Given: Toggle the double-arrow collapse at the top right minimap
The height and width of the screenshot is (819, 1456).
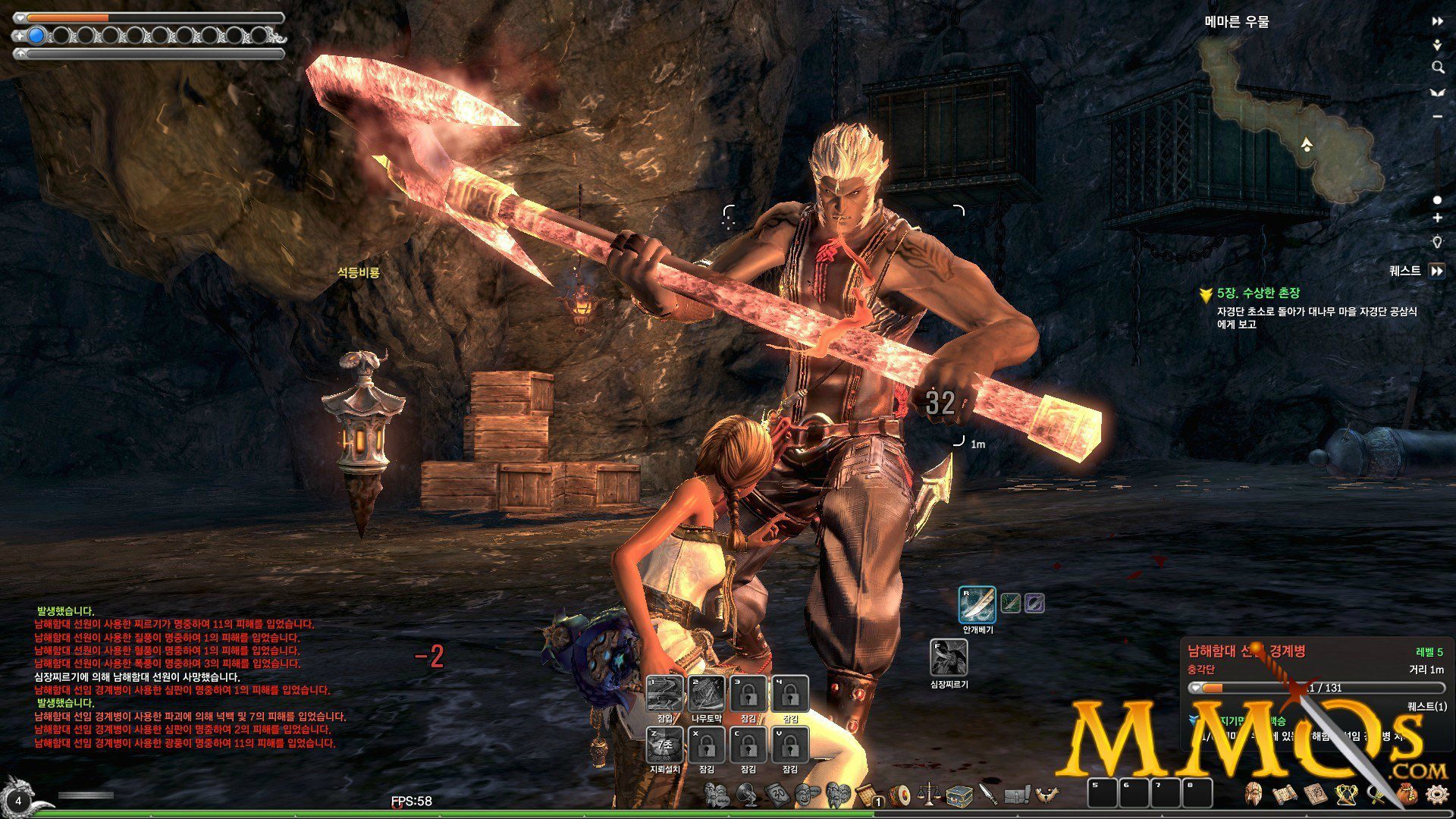Looking at the screenshot, I should pyautogui.click(x=1437, y=21).
